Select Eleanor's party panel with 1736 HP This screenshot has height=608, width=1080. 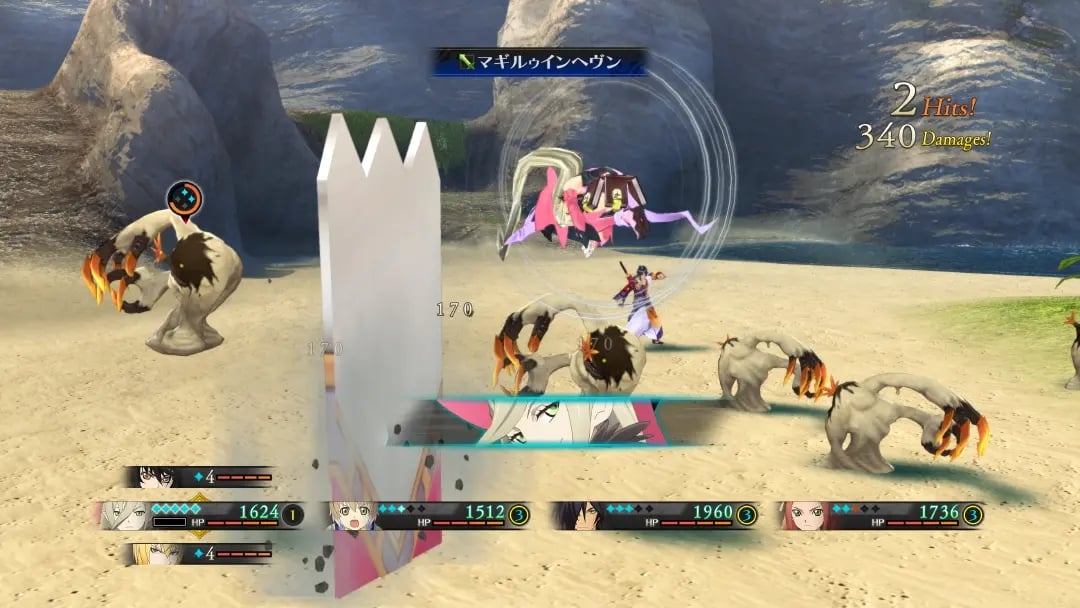click(x=880, y=515)
